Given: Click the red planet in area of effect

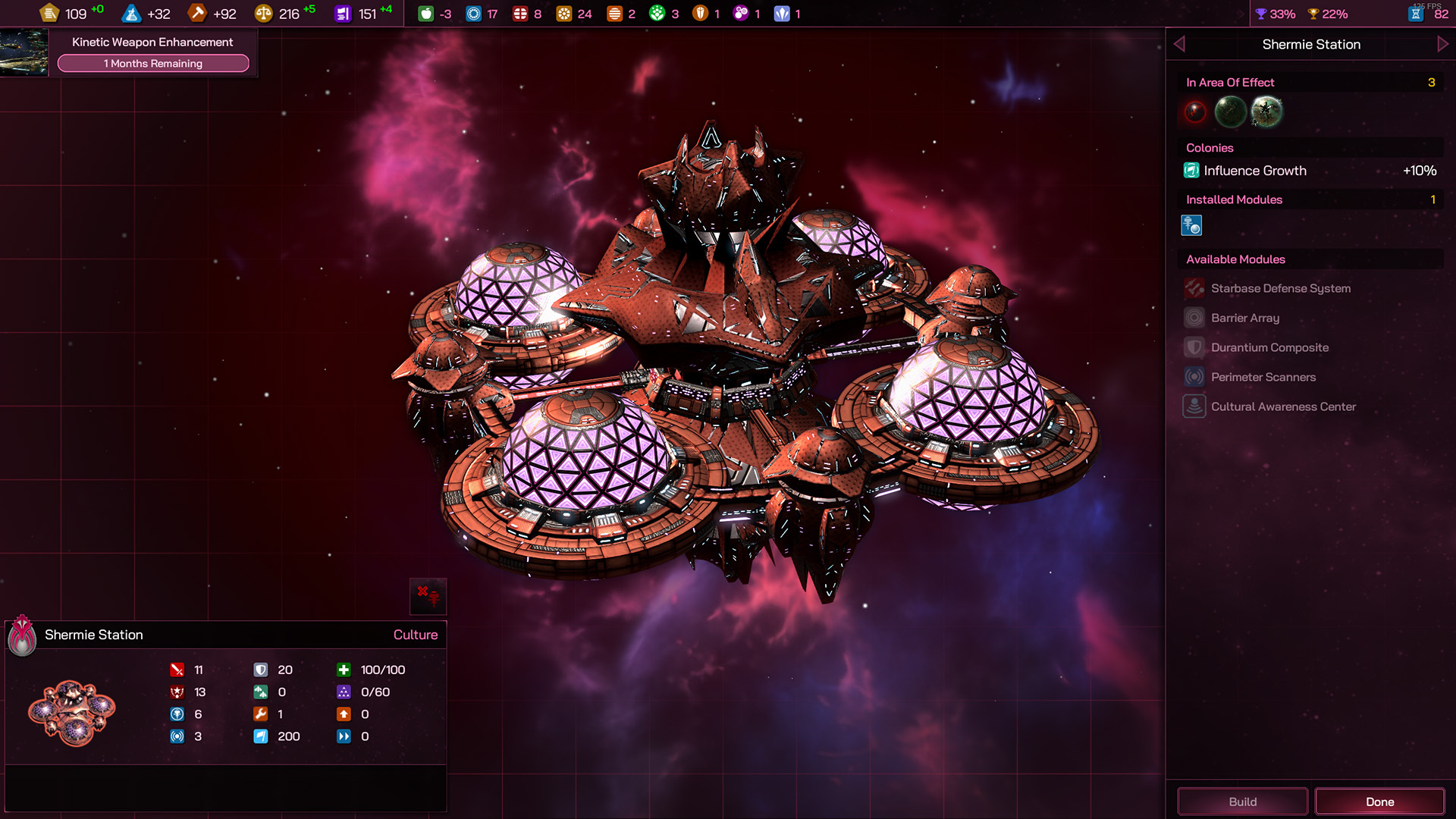Looking at the screenshot, I should click(1195, 112).
